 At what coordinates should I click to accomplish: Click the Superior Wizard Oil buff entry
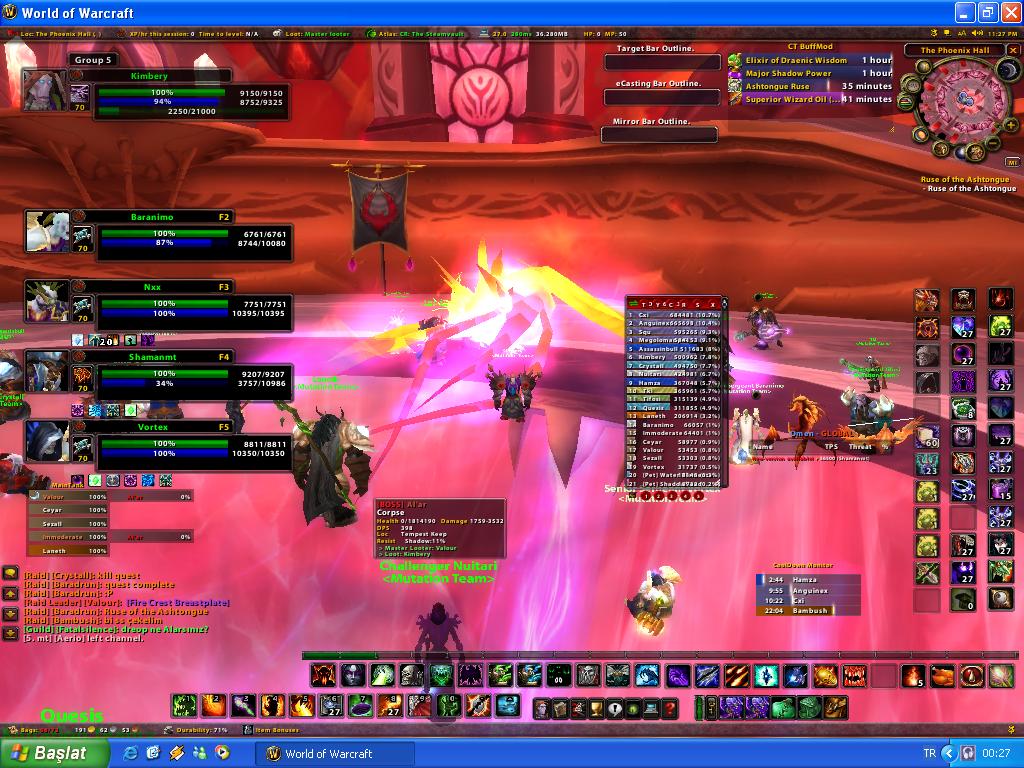tap(792, 99)
